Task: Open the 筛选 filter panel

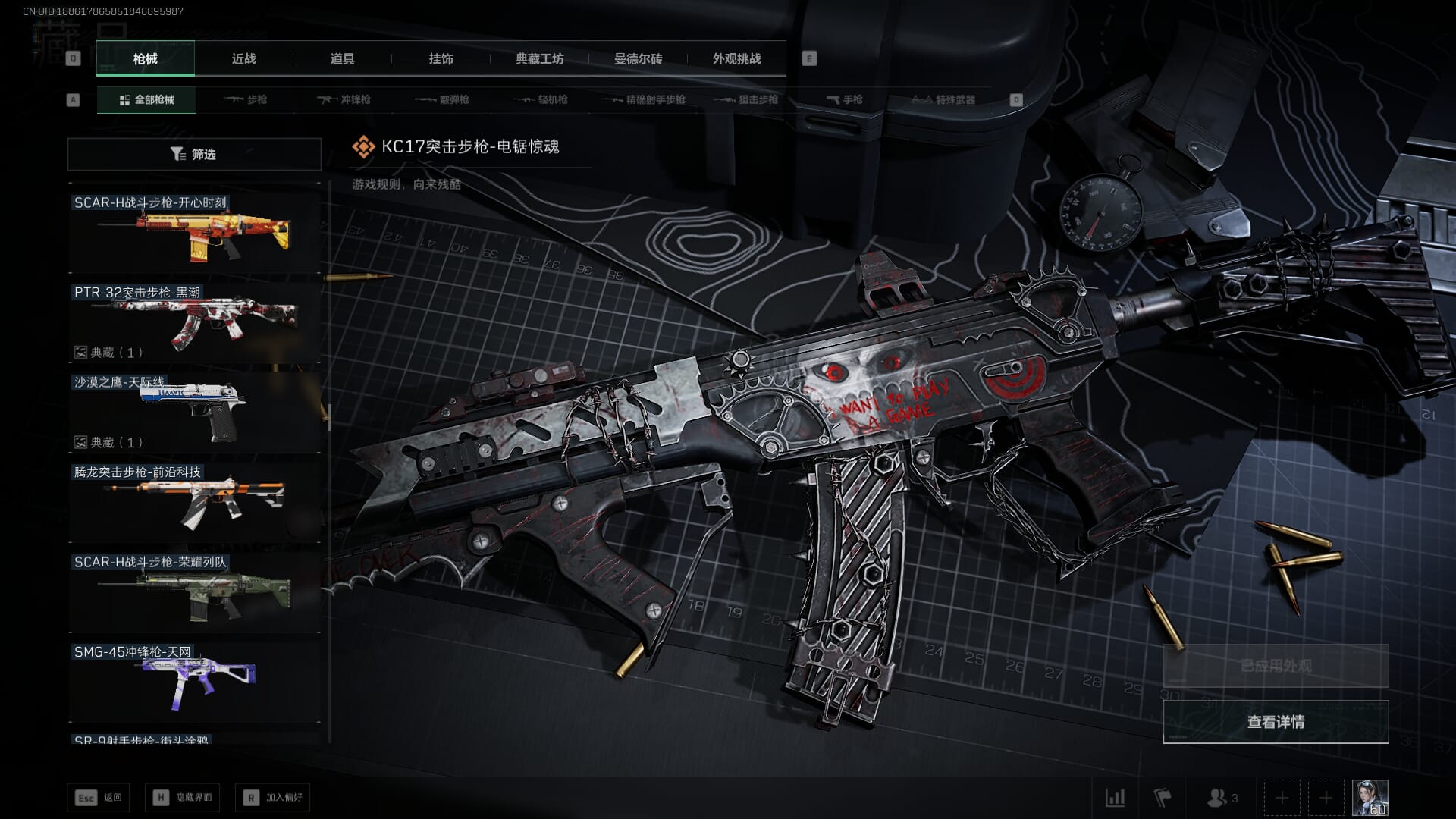Action: 194,154
